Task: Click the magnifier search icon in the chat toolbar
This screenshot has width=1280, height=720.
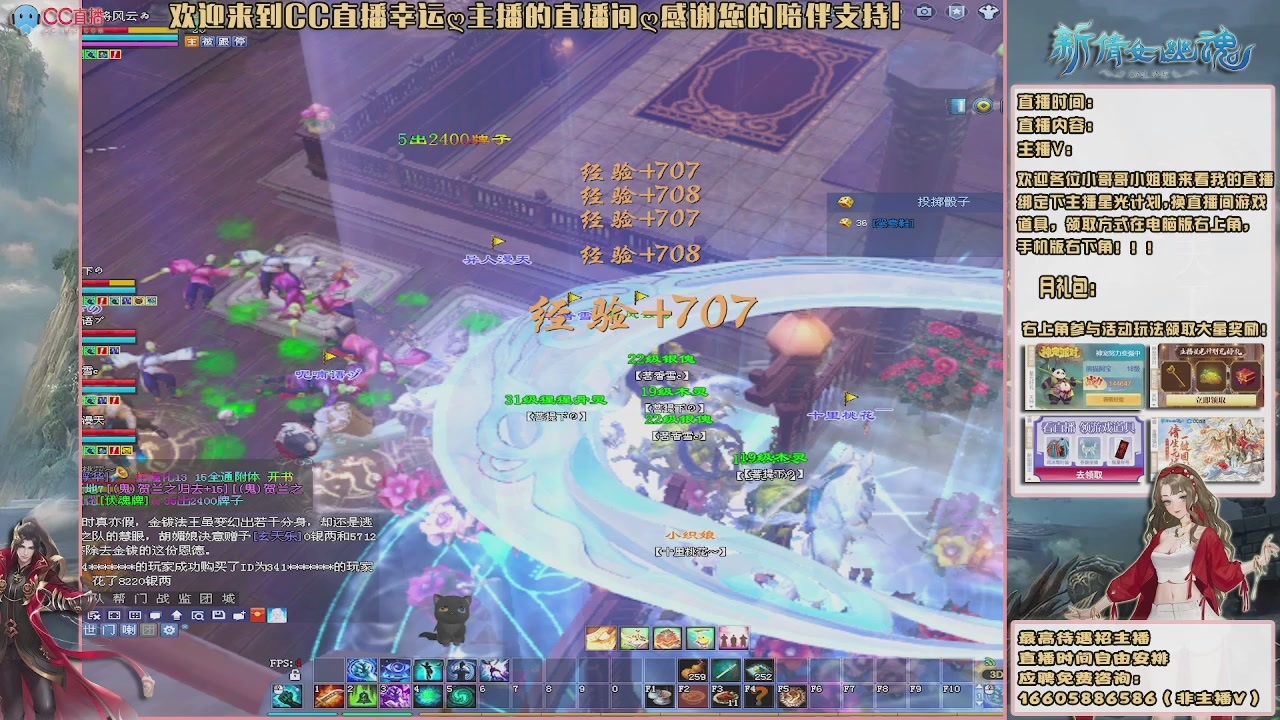Action: tap(199, 616)
